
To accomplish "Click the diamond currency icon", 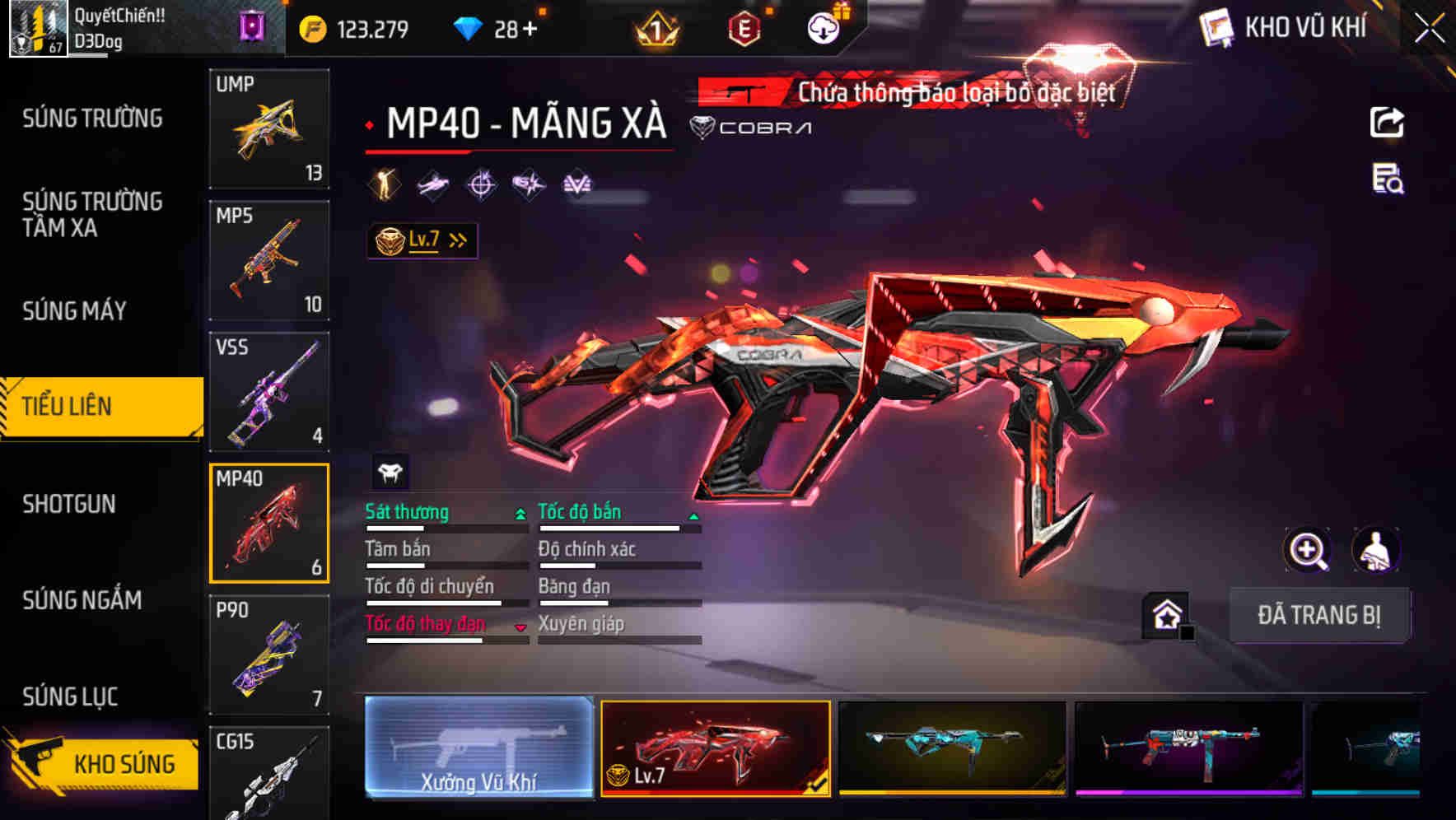I will point(469,27).
